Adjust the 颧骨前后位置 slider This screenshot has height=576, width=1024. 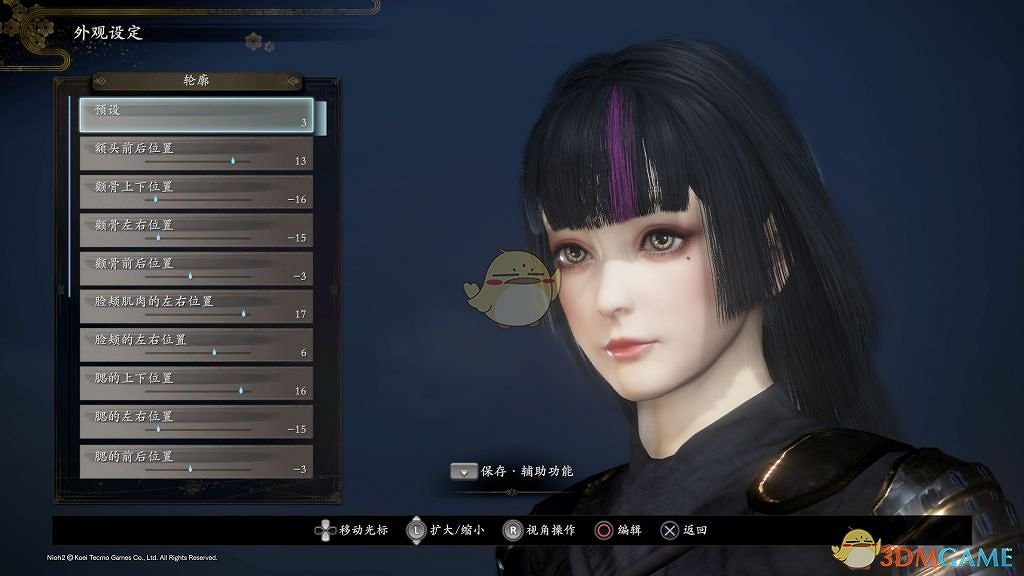[x=189, y=275]
